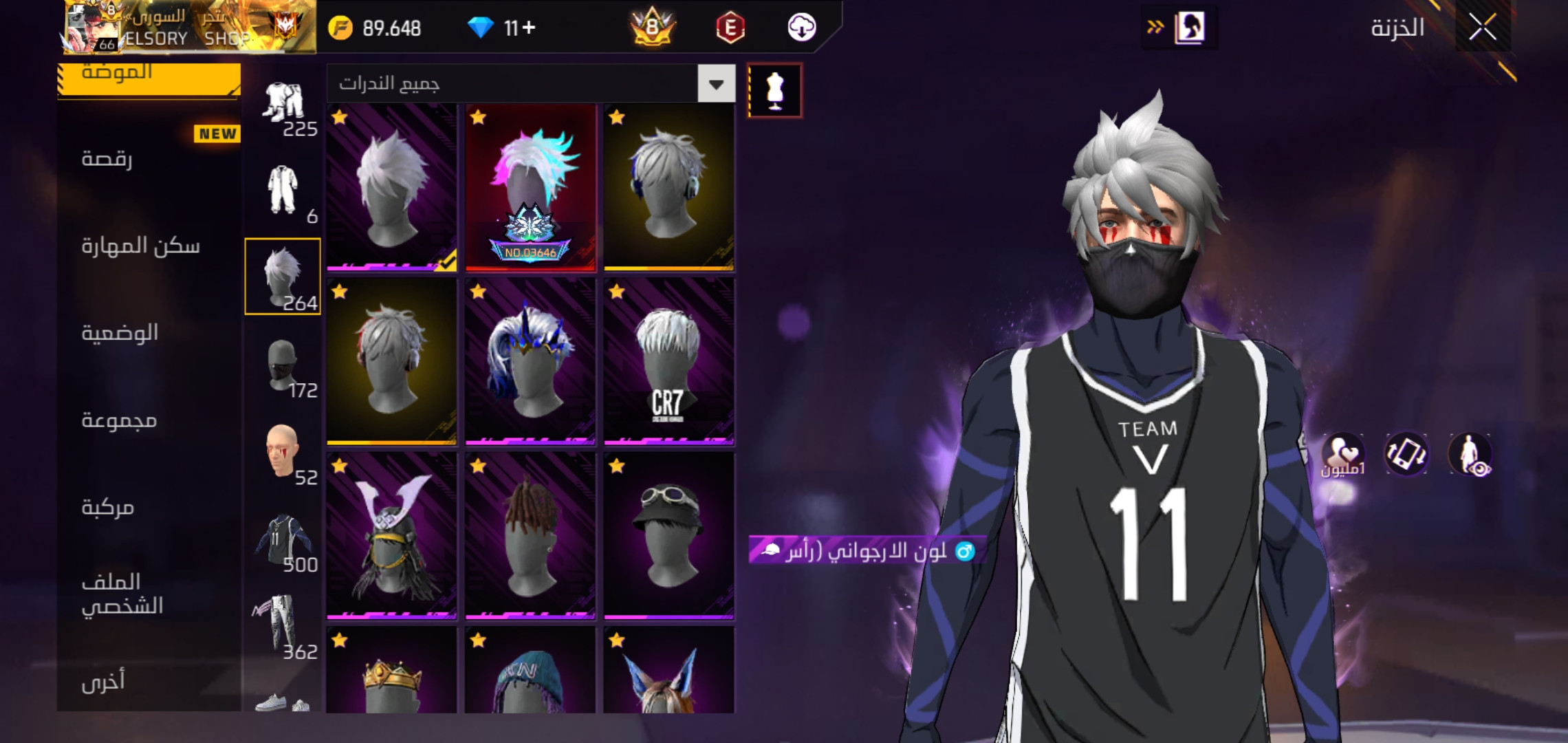1568x743 pixels.
Task: Choose the black bucket hat with goggles
Action: click(668, 536)
